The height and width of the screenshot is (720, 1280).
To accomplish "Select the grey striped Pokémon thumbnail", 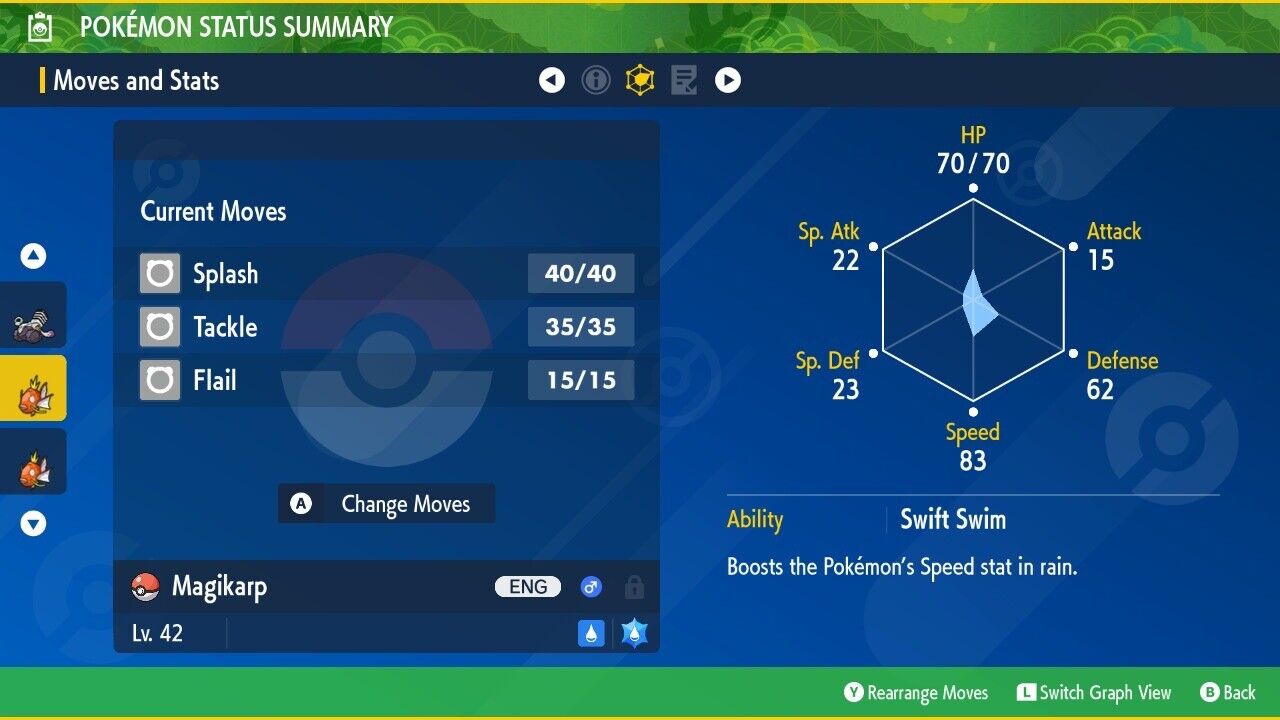I will (33, 315).
